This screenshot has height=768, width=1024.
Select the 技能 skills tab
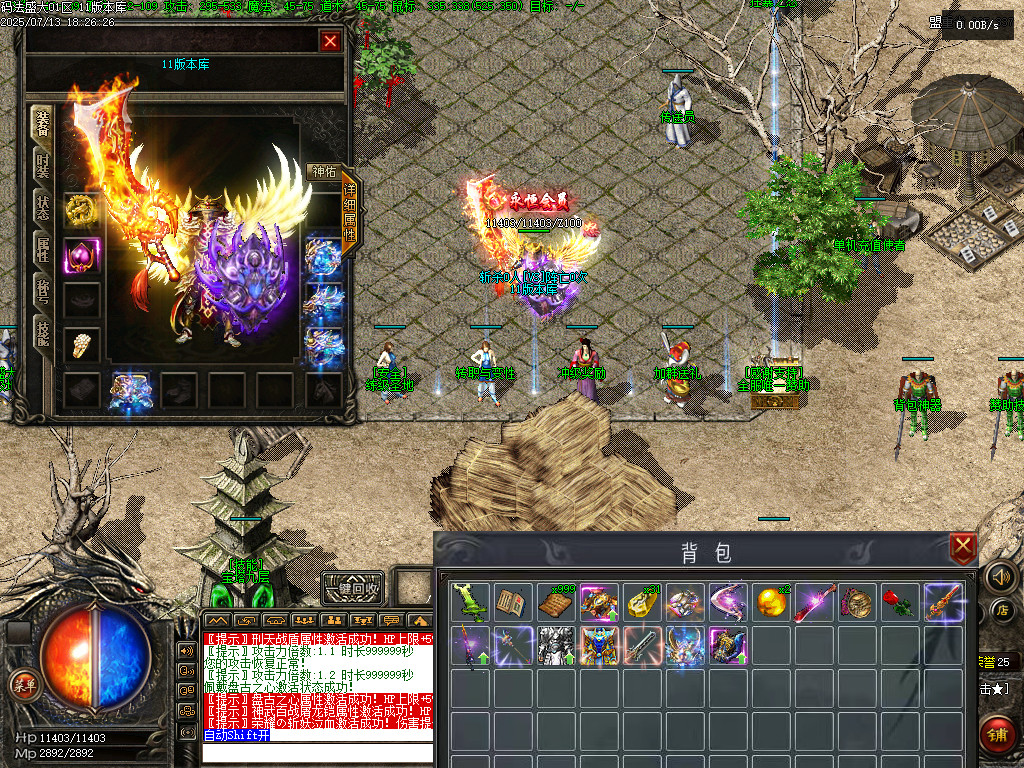click(x=43, y=334)
